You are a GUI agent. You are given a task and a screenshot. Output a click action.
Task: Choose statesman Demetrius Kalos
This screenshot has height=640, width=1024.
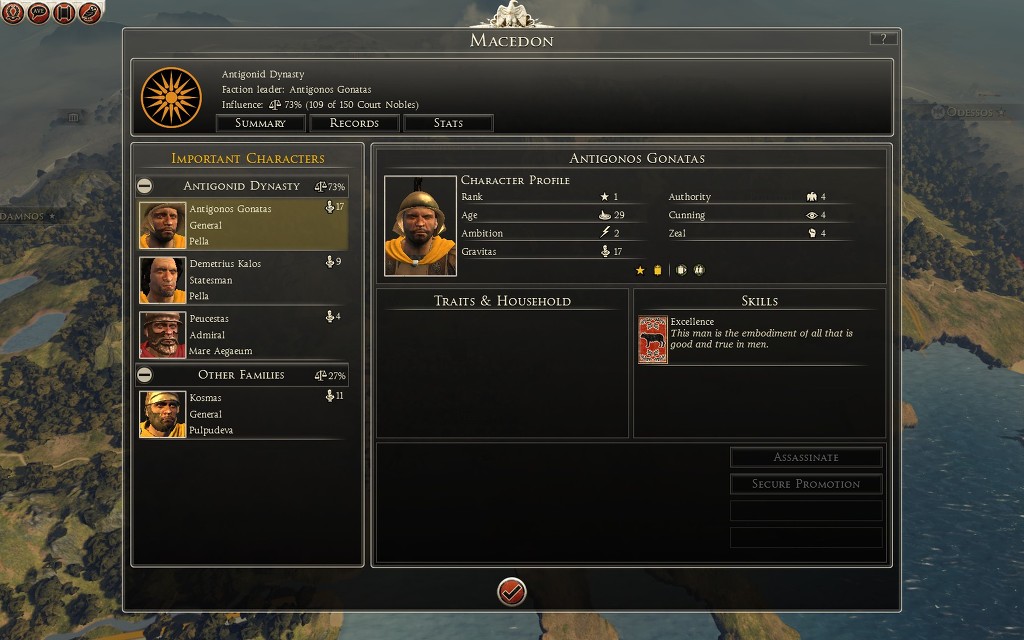[243, 280]
